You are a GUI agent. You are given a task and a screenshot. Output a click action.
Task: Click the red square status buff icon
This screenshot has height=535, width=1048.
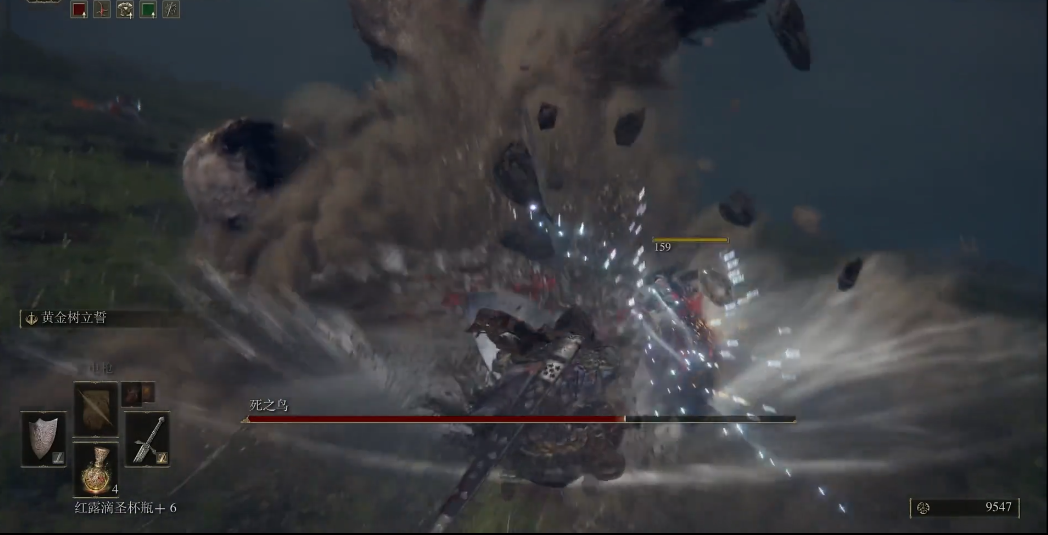tap(79, 10)
